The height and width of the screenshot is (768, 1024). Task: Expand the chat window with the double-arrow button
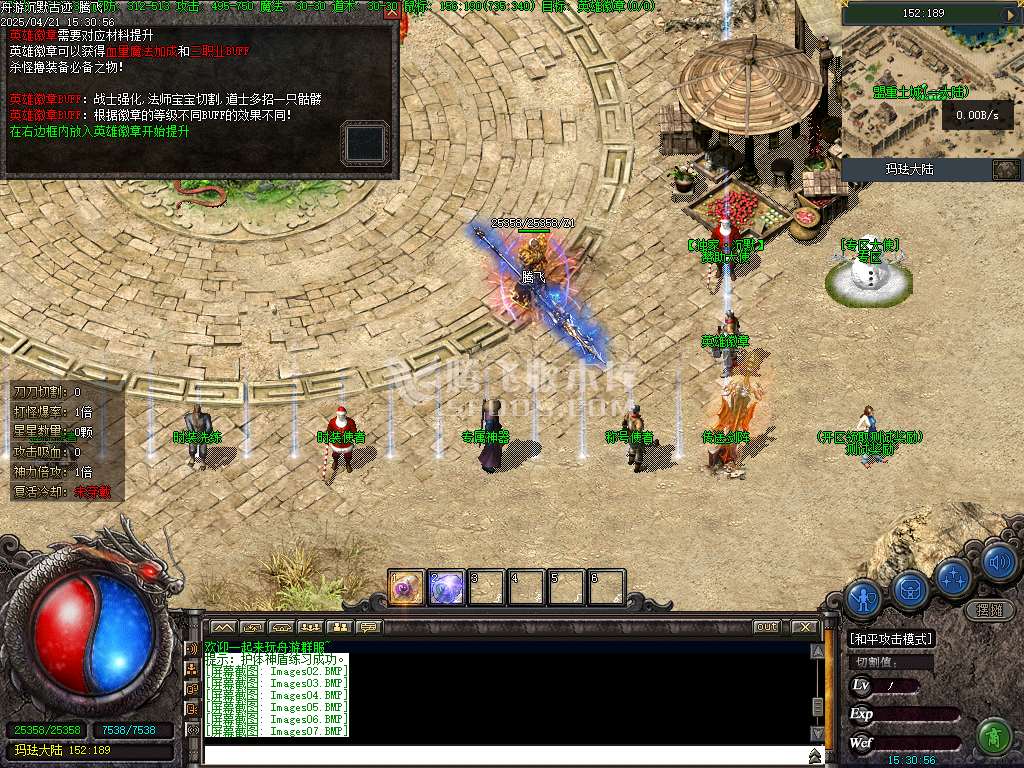(815, 756)
